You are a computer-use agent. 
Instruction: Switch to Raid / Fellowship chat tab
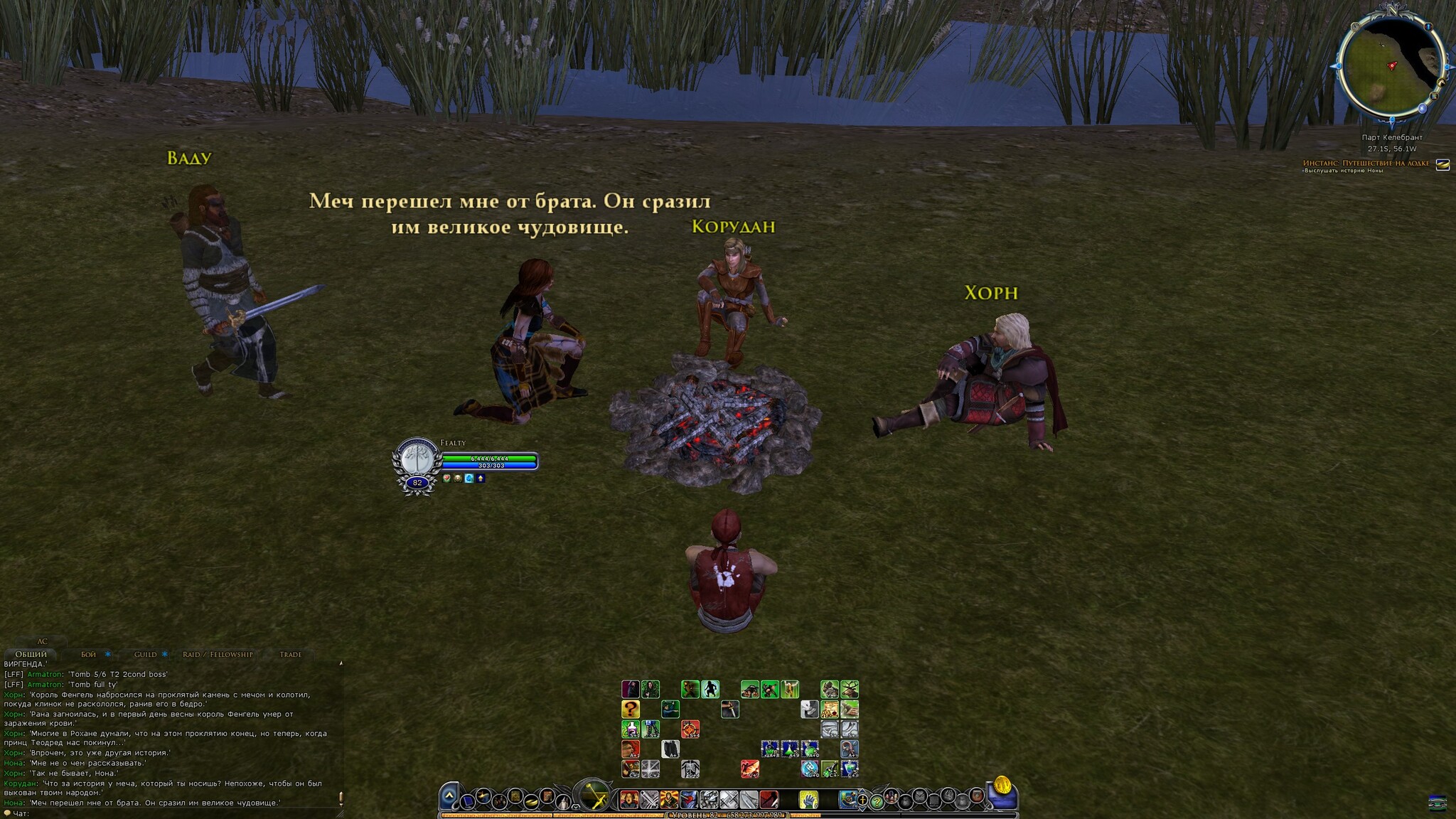[x=218, y=654]
